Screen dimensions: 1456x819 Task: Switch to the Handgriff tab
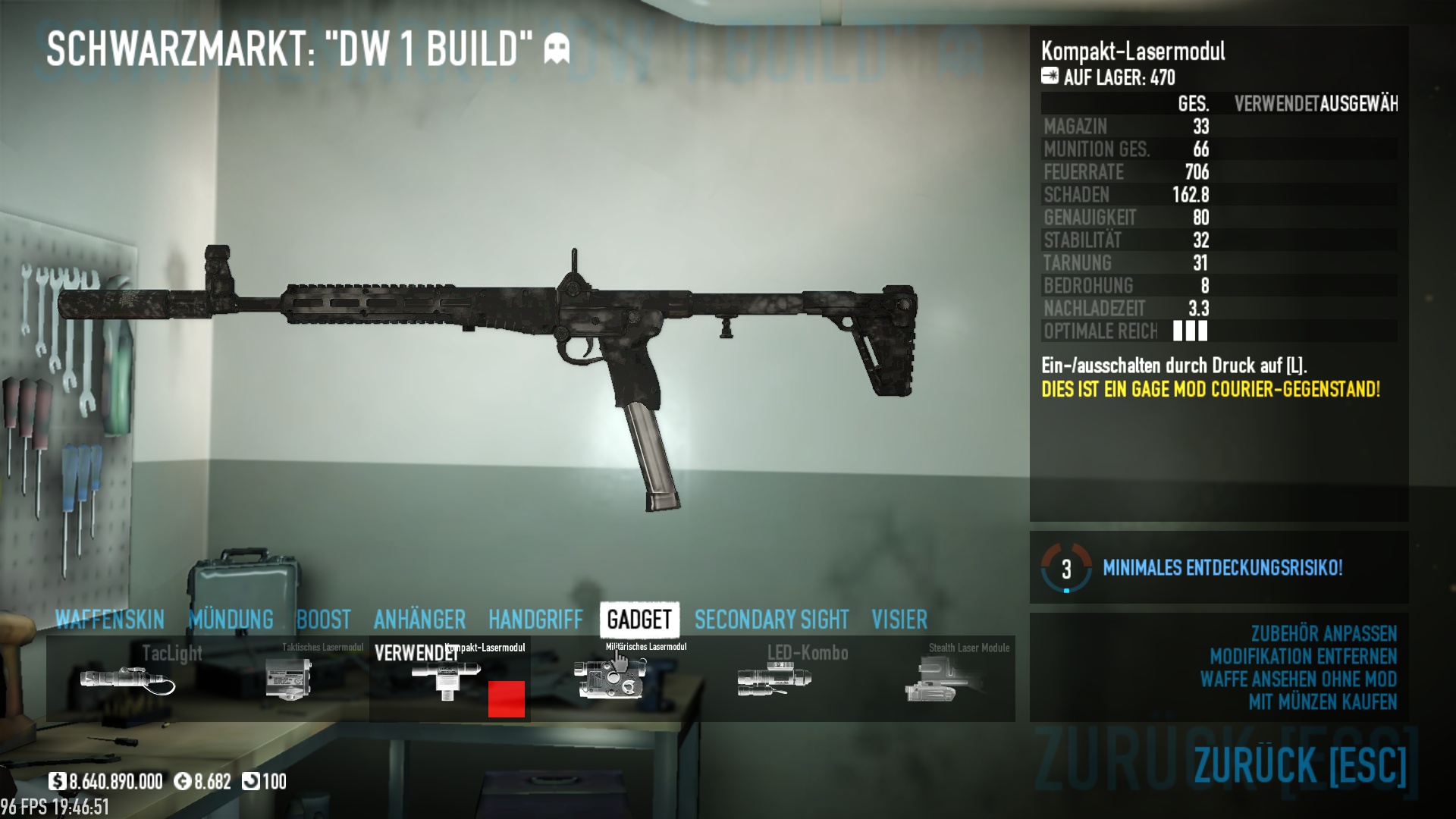(535, 620)
